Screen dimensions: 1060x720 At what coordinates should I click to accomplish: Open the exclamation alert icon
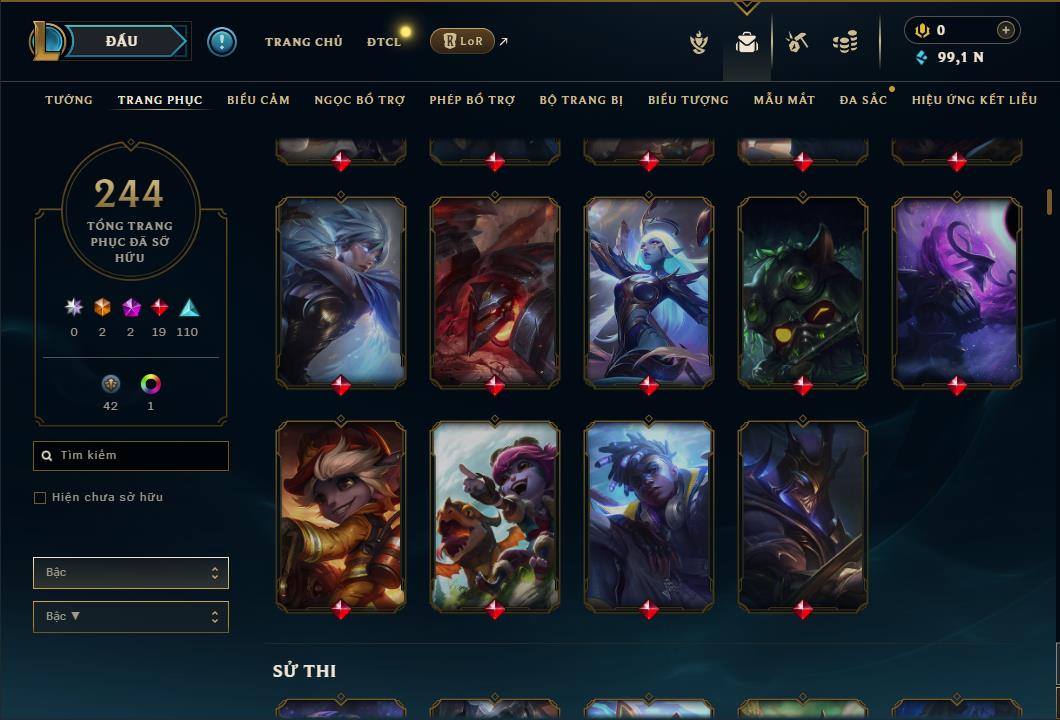(221, 41)
